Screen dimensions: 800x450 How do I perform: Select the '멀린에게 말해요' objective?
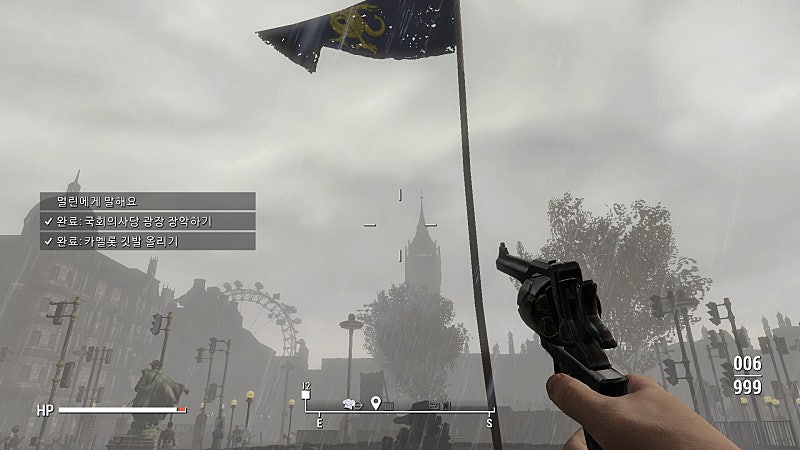pyautogui.click(x=147, y=201)
